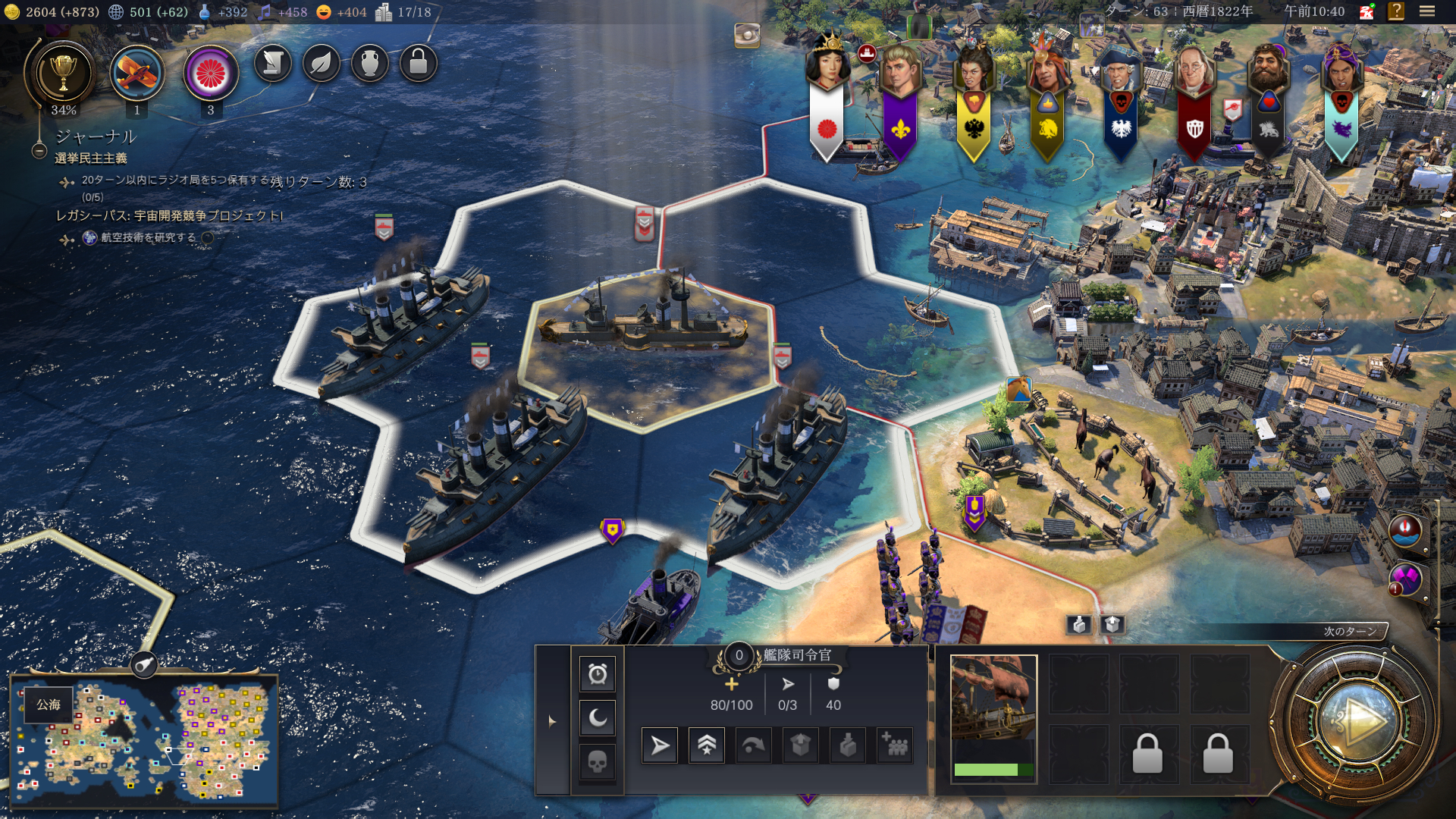This screenshot has width=1456, height=819.
Task: Open the victory progress trophy panel
Action: point(63,74)
